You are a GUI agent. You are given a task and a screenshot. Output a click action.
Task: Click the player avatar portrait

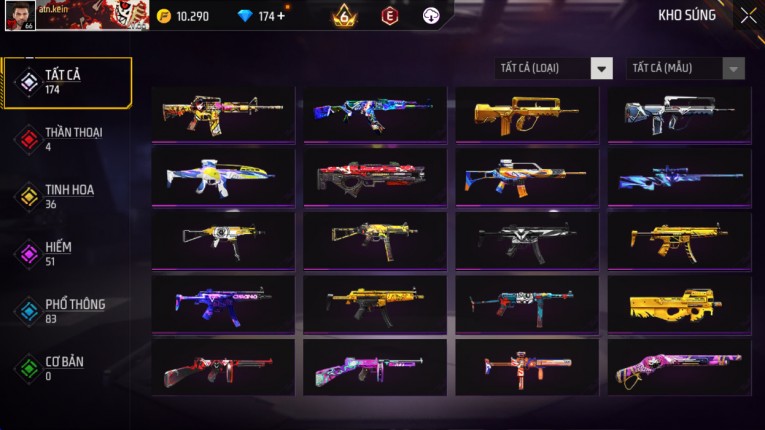18,15
